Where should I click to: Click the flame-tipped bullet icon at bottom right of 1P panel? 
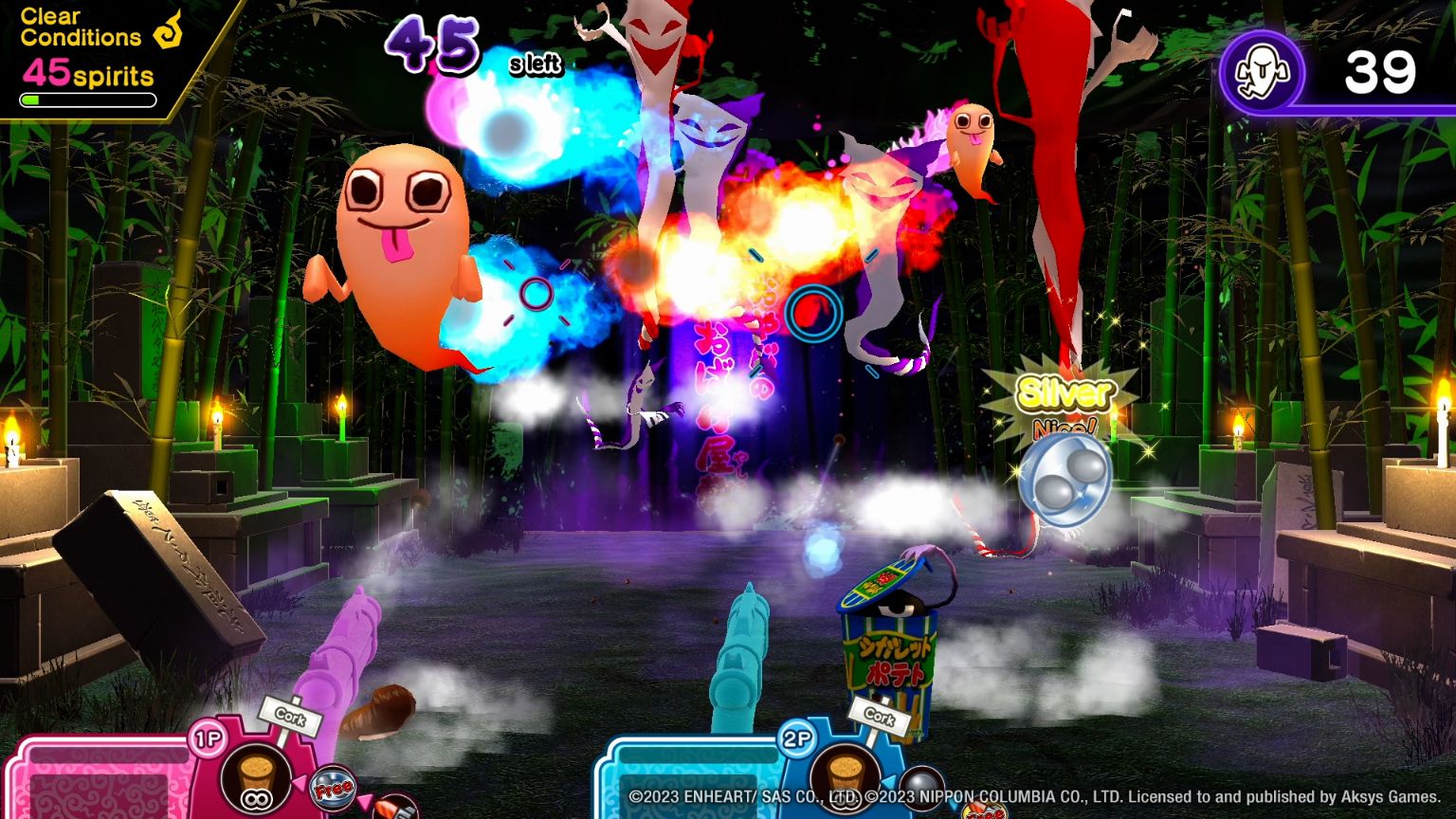pos(393,810)
